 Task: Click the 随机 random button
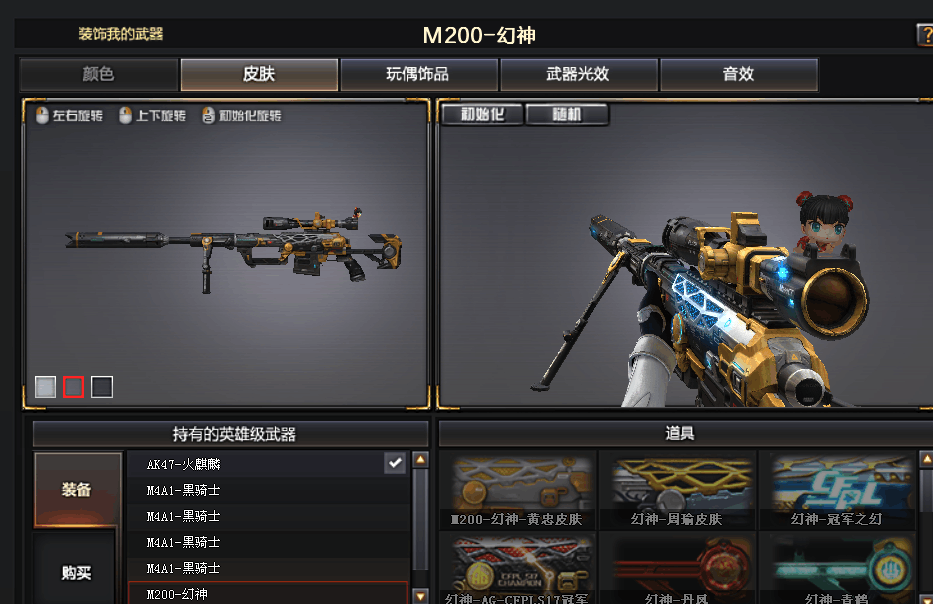(x=567, y=114)
